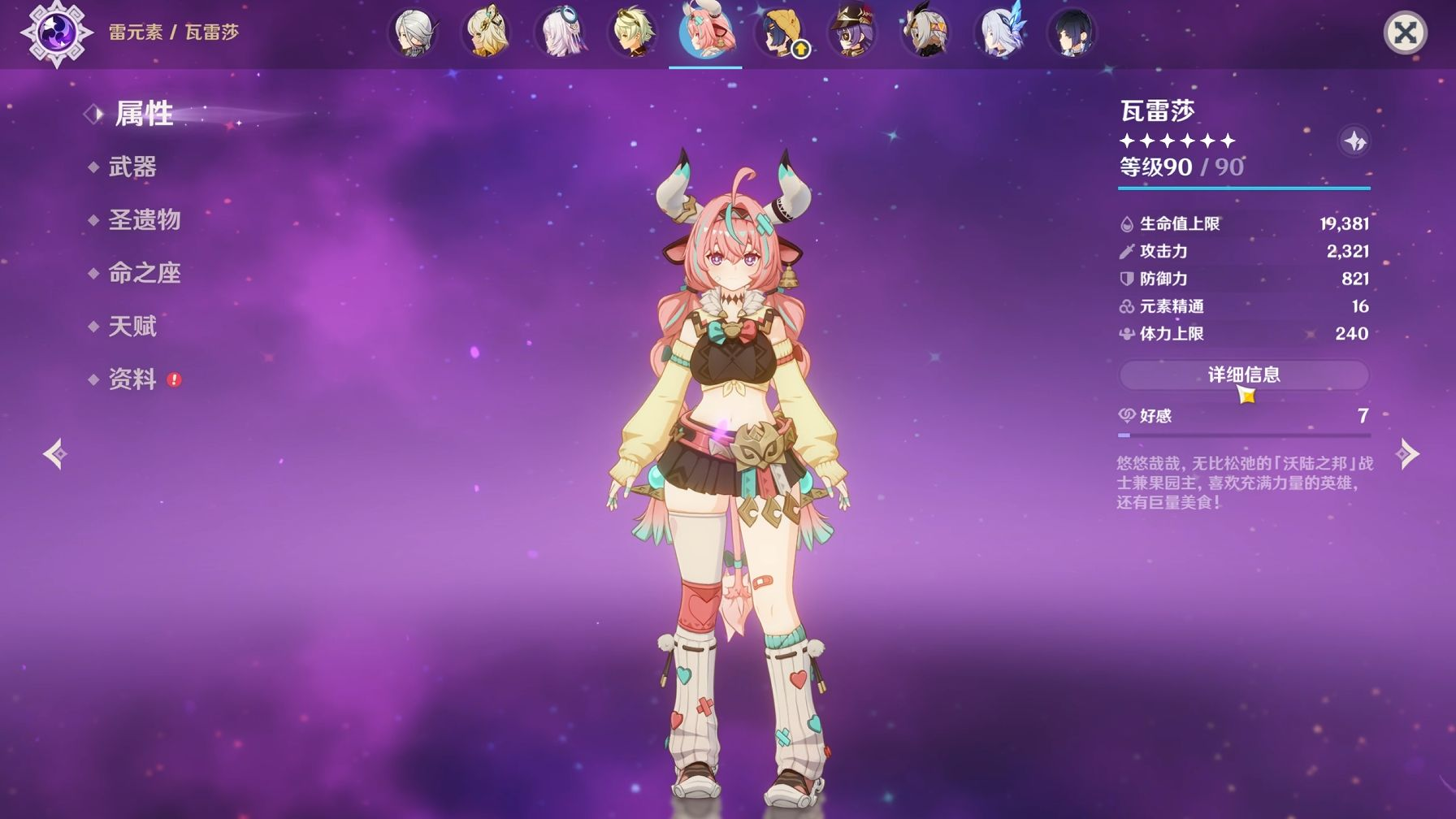Image resolution: width=1456 pixels, height=819 pixels.
Task: Show 详细信息 (detailed info) stats
Action: click(x=1243, y=375)
